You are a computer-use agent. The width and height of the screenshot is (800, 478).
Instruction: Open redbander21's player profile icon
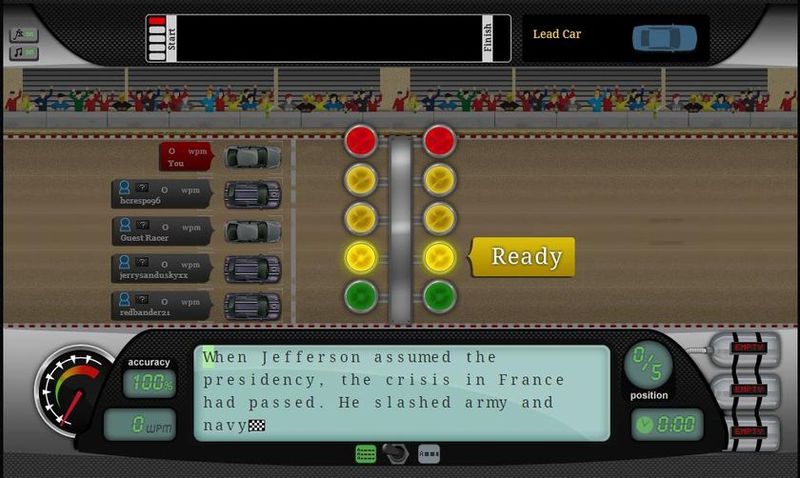pos(124,301)
